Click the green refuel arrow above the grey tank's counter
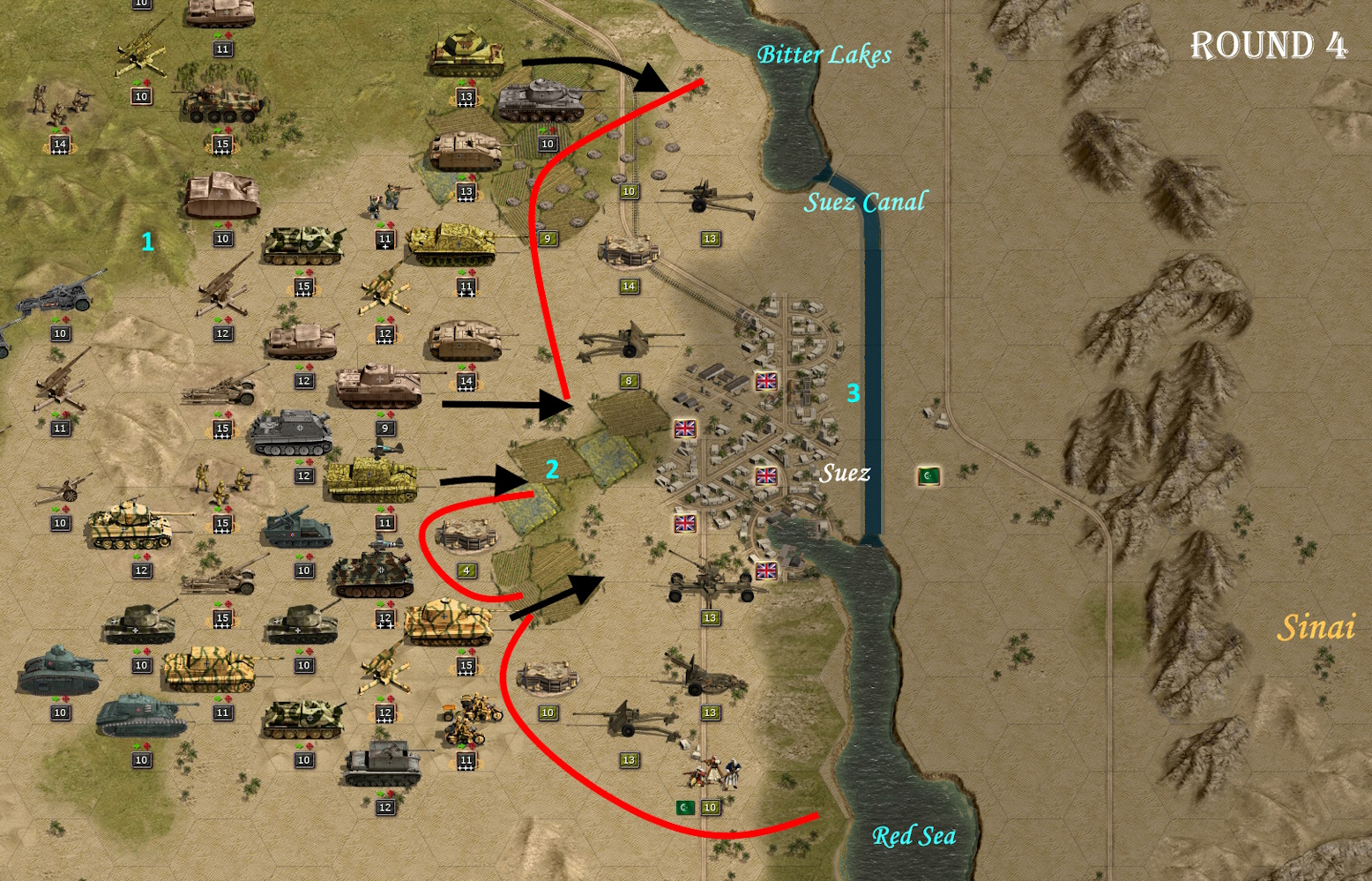1372x881 pixels. [x=544, y=131]
